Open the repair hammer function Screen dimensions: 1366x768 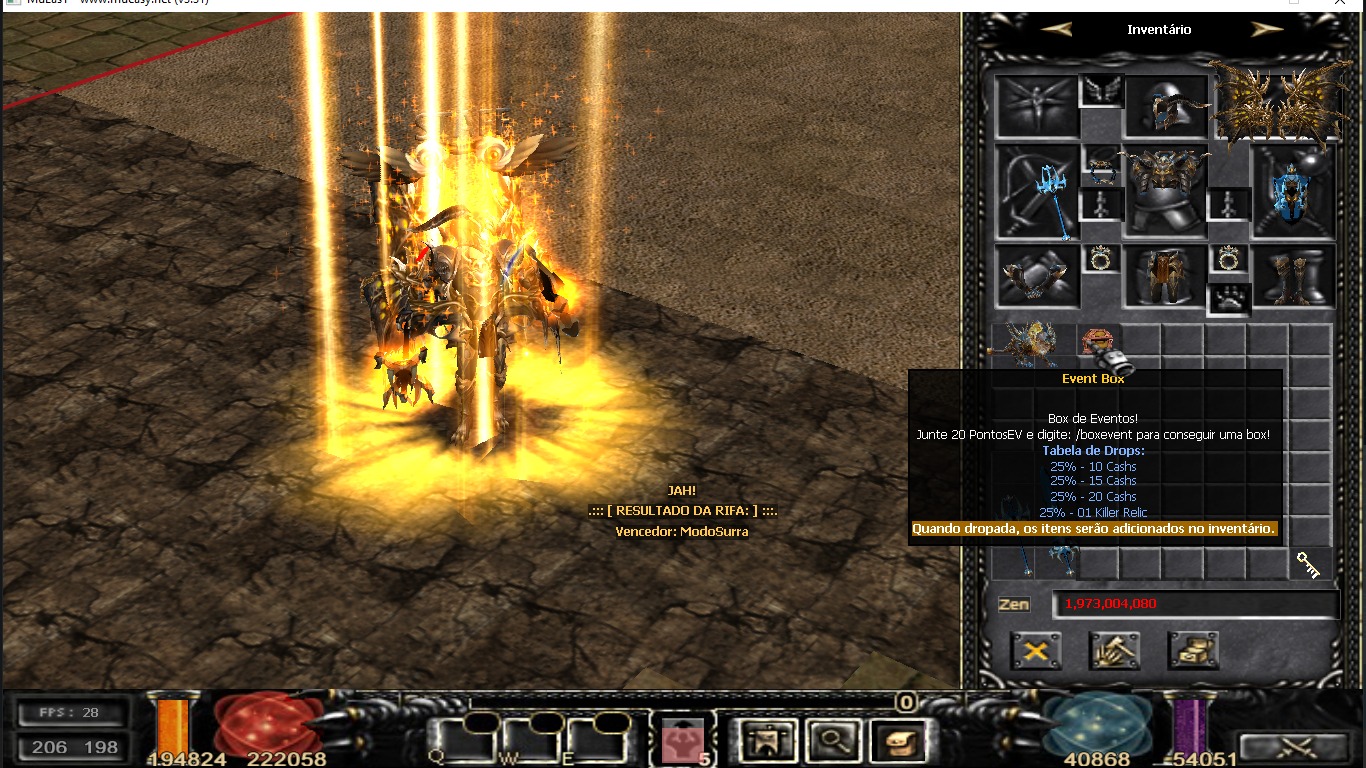click(1115, 651)
